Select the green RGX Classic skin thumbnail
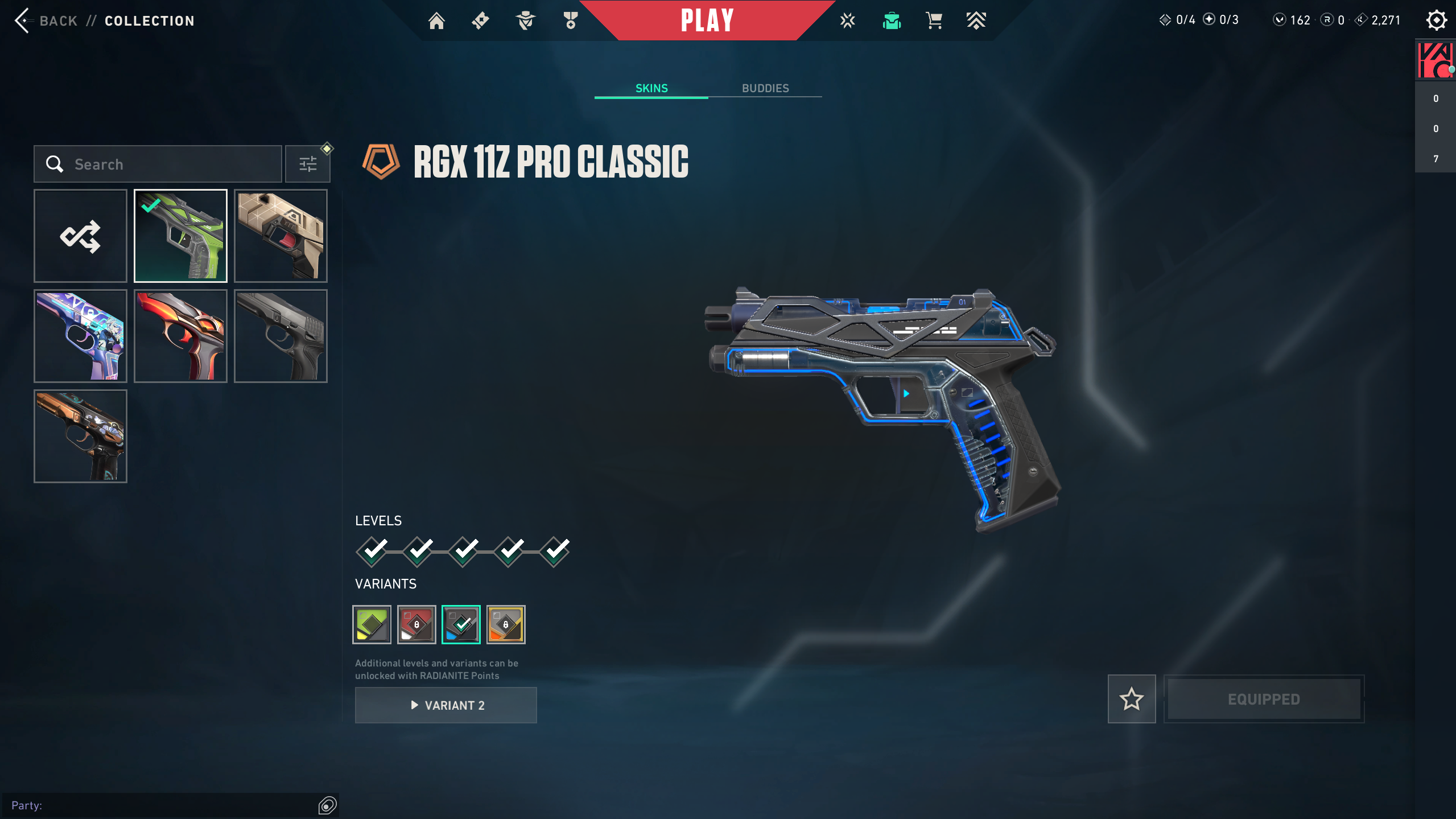The height and width of the screenshot is (819, 1456). pyautogui.click(x=180, y=236)
